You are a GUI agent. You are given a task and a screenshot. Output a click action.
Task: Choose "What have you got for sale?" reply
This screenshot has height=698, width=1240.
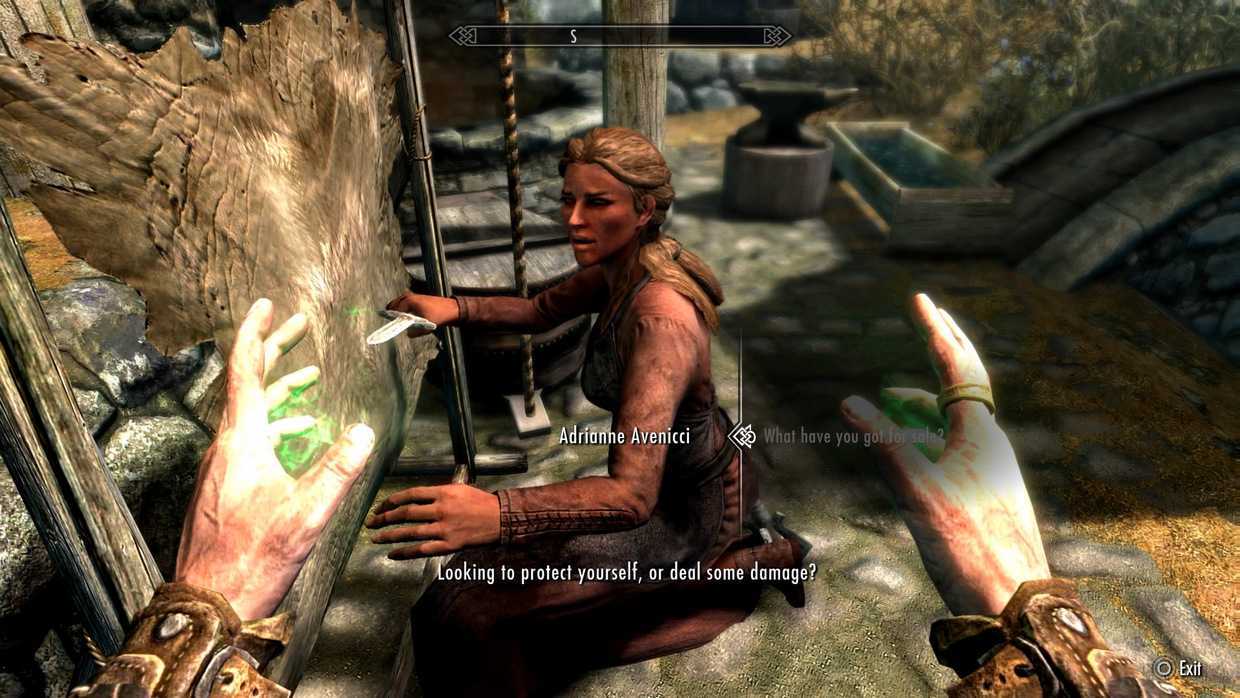coord(853,436)
